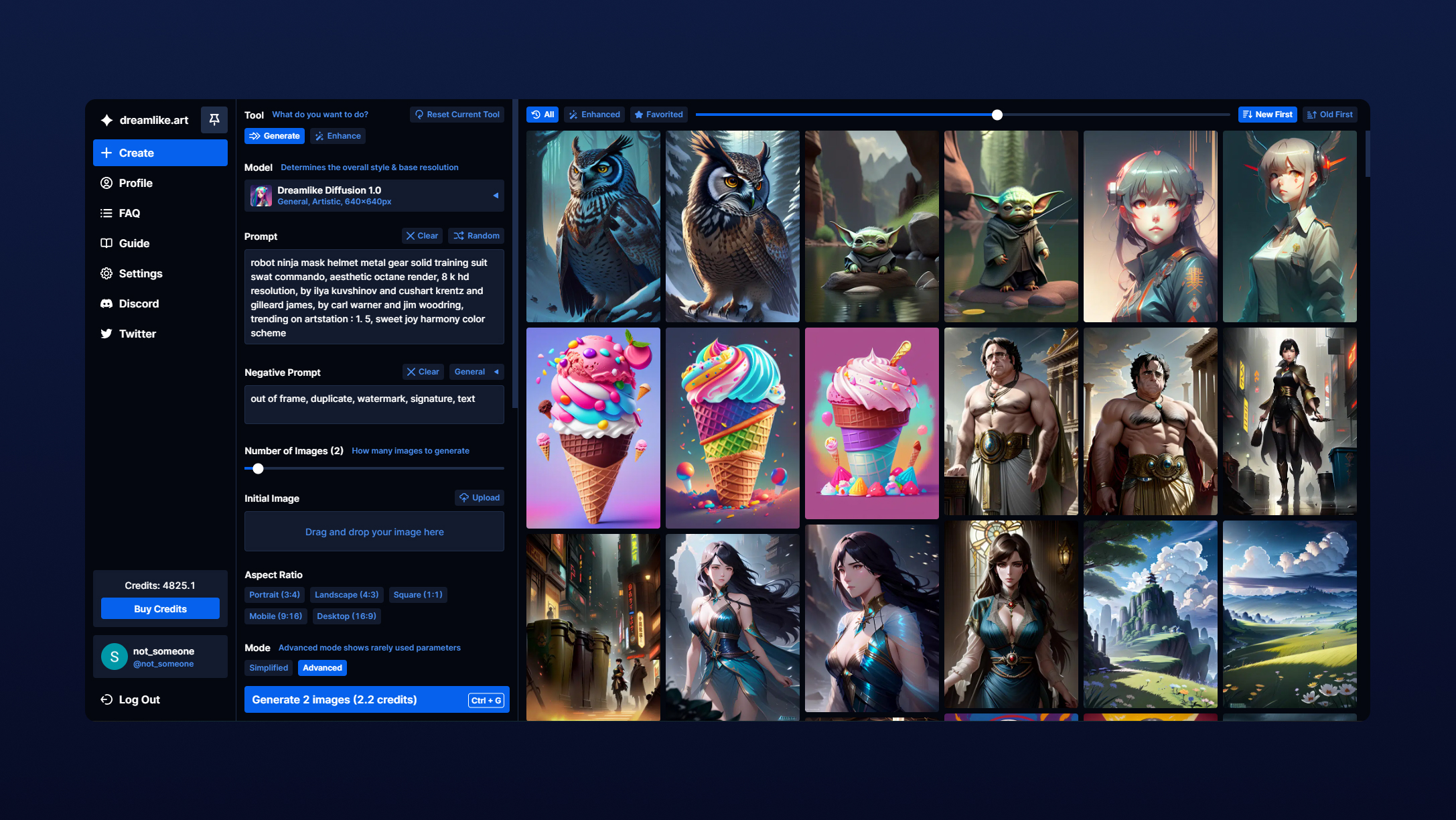Switch to the Enhance tool
Image resolution: width=1456 pixels, height=820 pixels.
[338, 136]
